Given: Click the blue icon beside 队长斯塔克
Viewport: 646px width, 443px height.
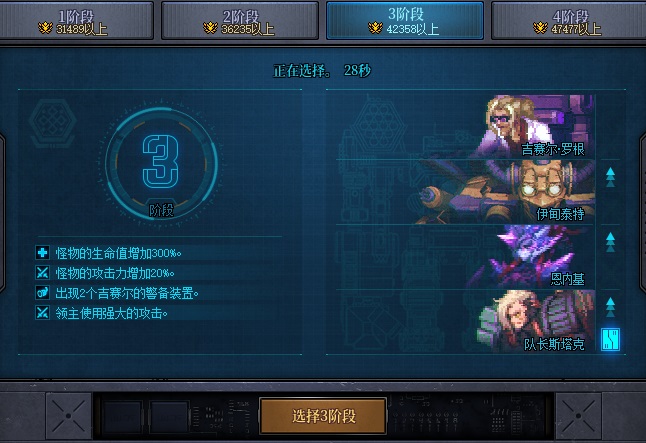Looking at the screenshot, I should tap(610, 340).
